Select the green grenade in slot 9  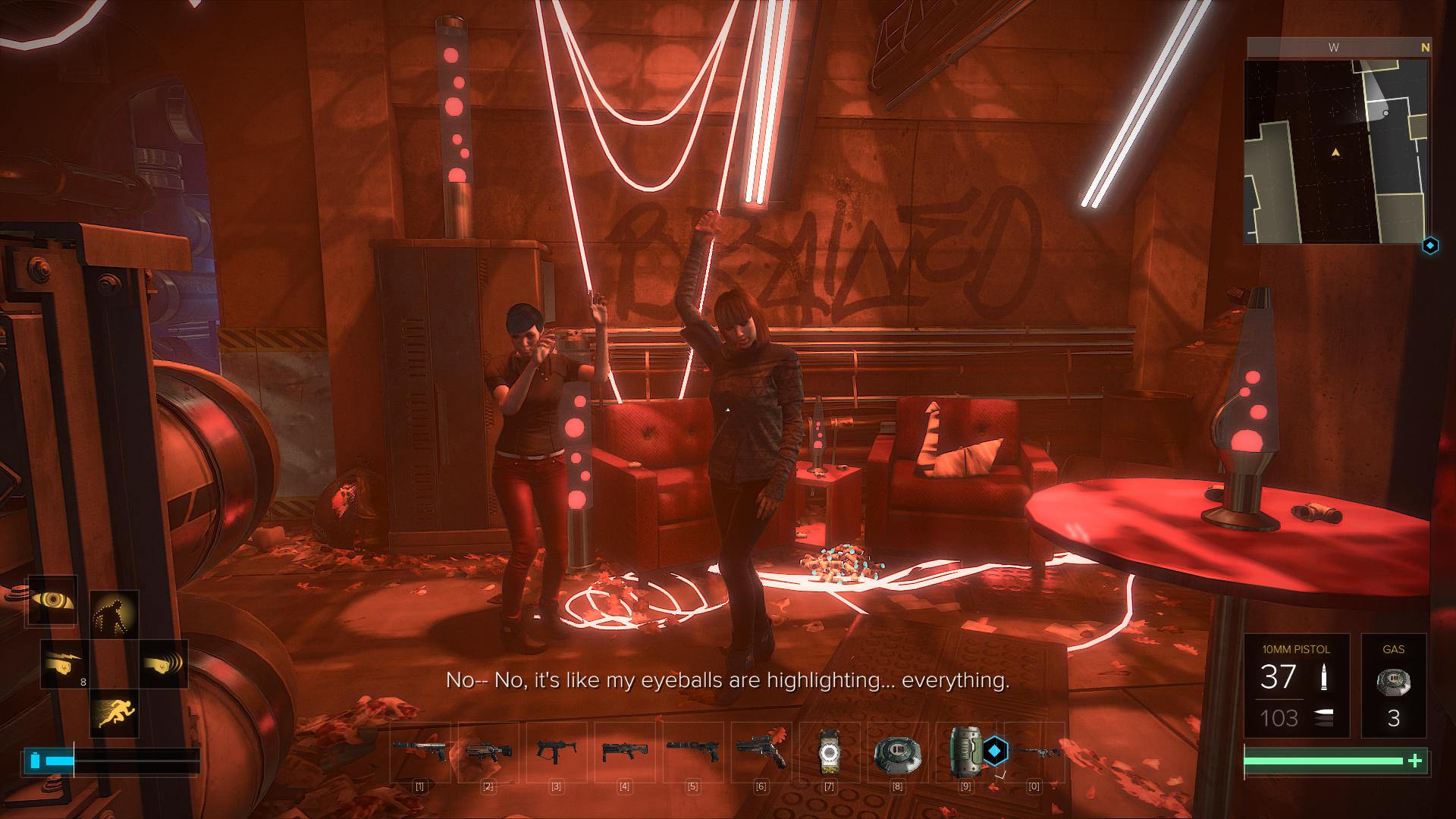(x=965, y=752)
